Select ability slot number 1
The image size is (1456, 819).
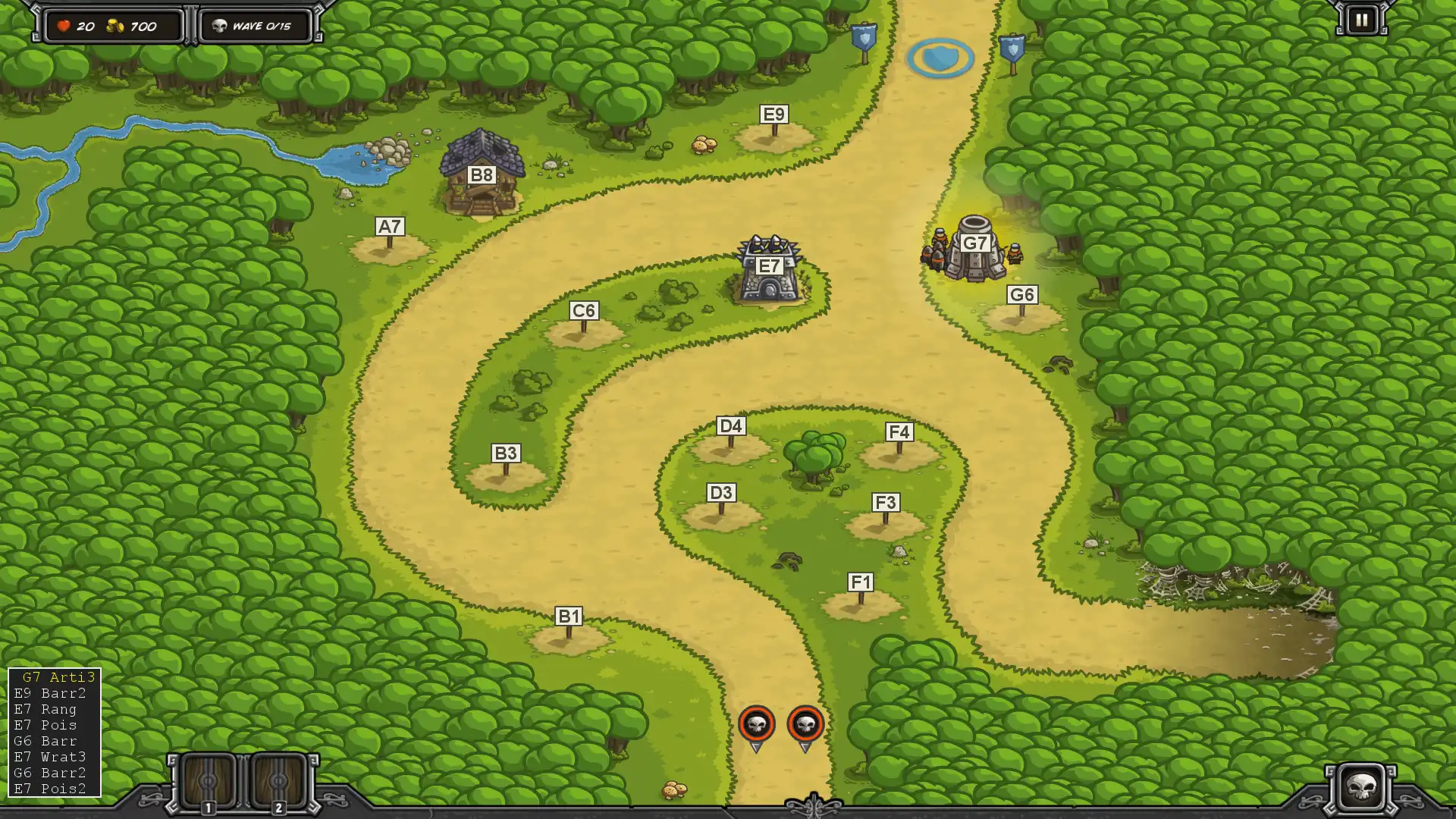(x=208, y=783)
